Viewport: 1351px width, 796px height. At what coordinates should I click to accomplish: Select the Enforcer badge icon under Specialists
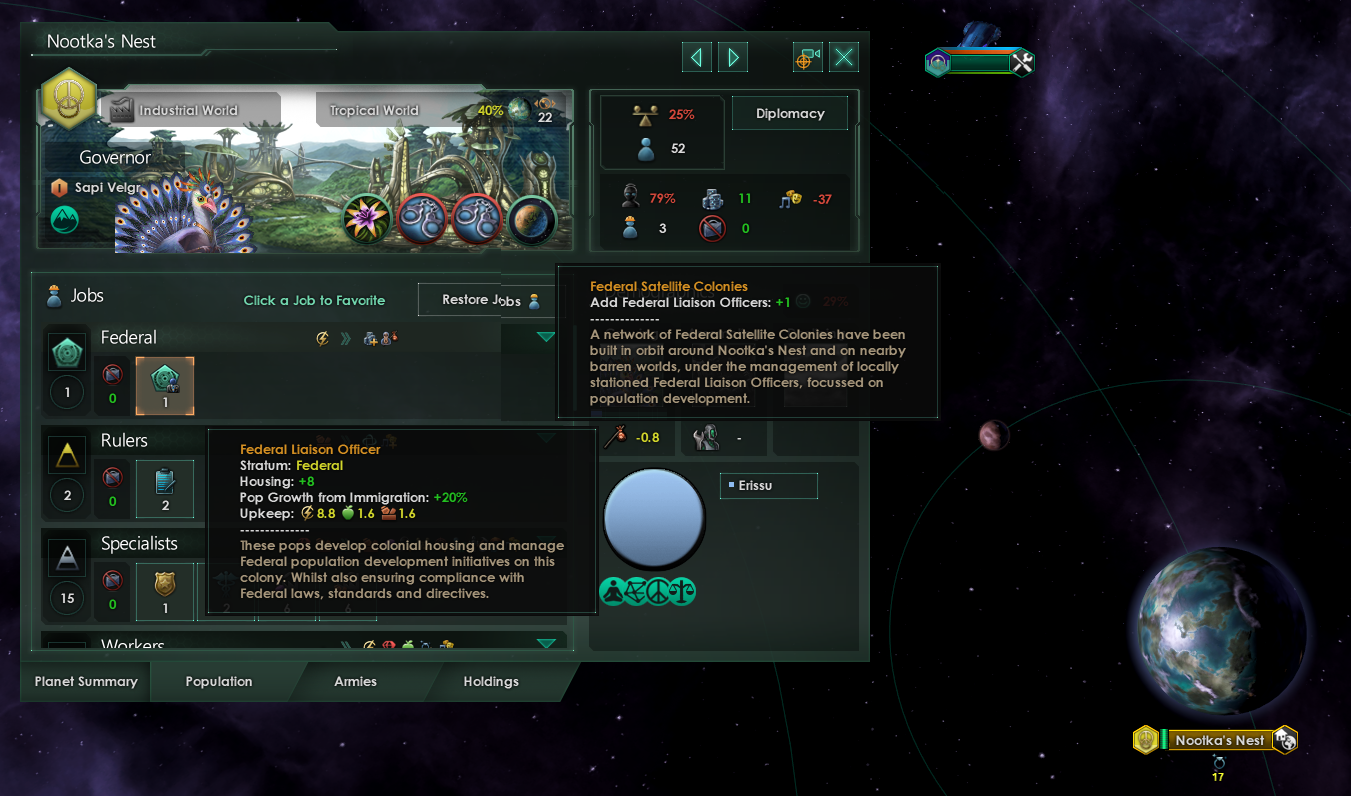point(164,590)
